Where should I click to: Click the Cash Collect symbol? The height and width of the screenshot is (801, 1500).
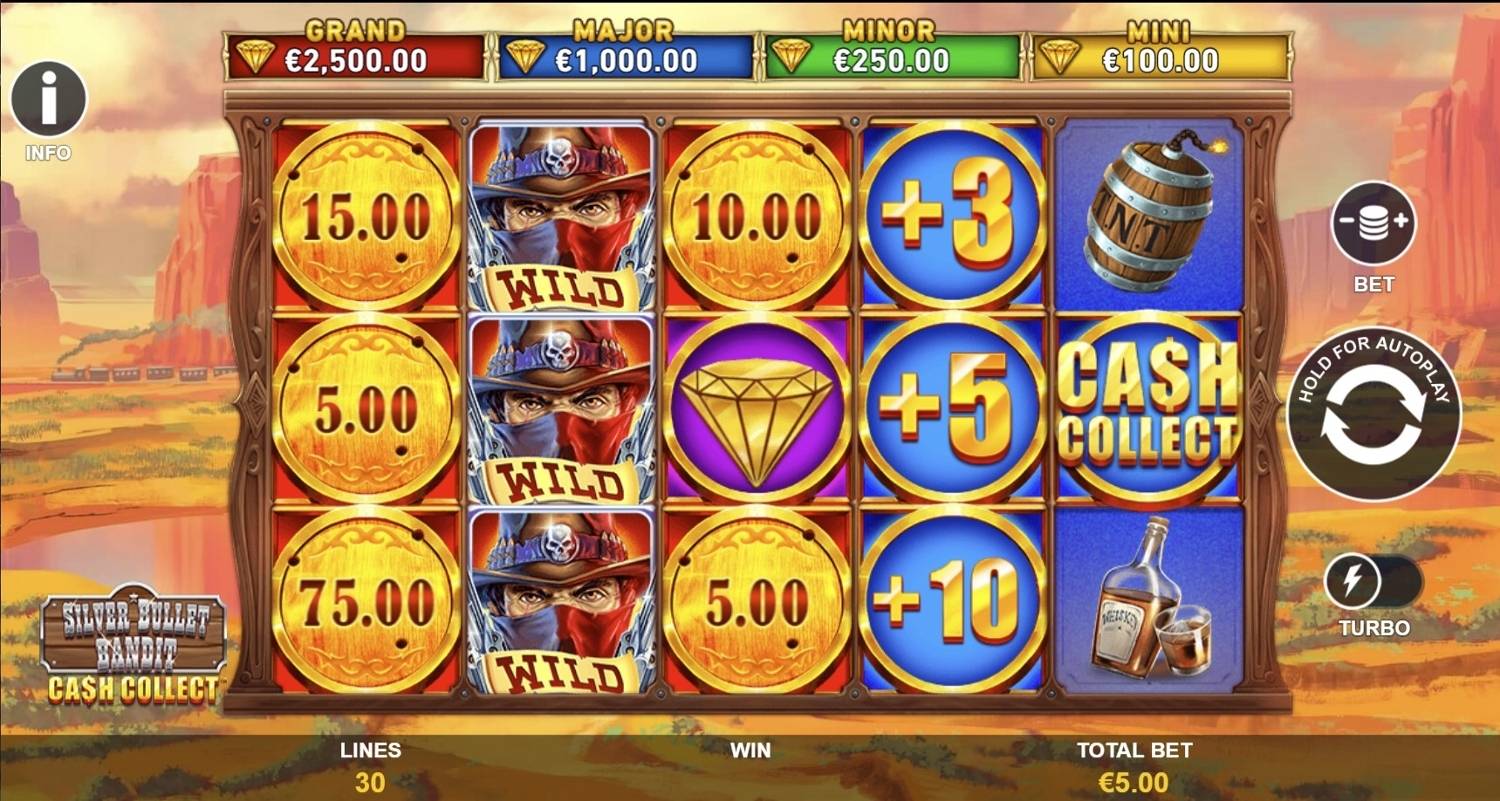pyautogui.click(x=1145, y=404)
